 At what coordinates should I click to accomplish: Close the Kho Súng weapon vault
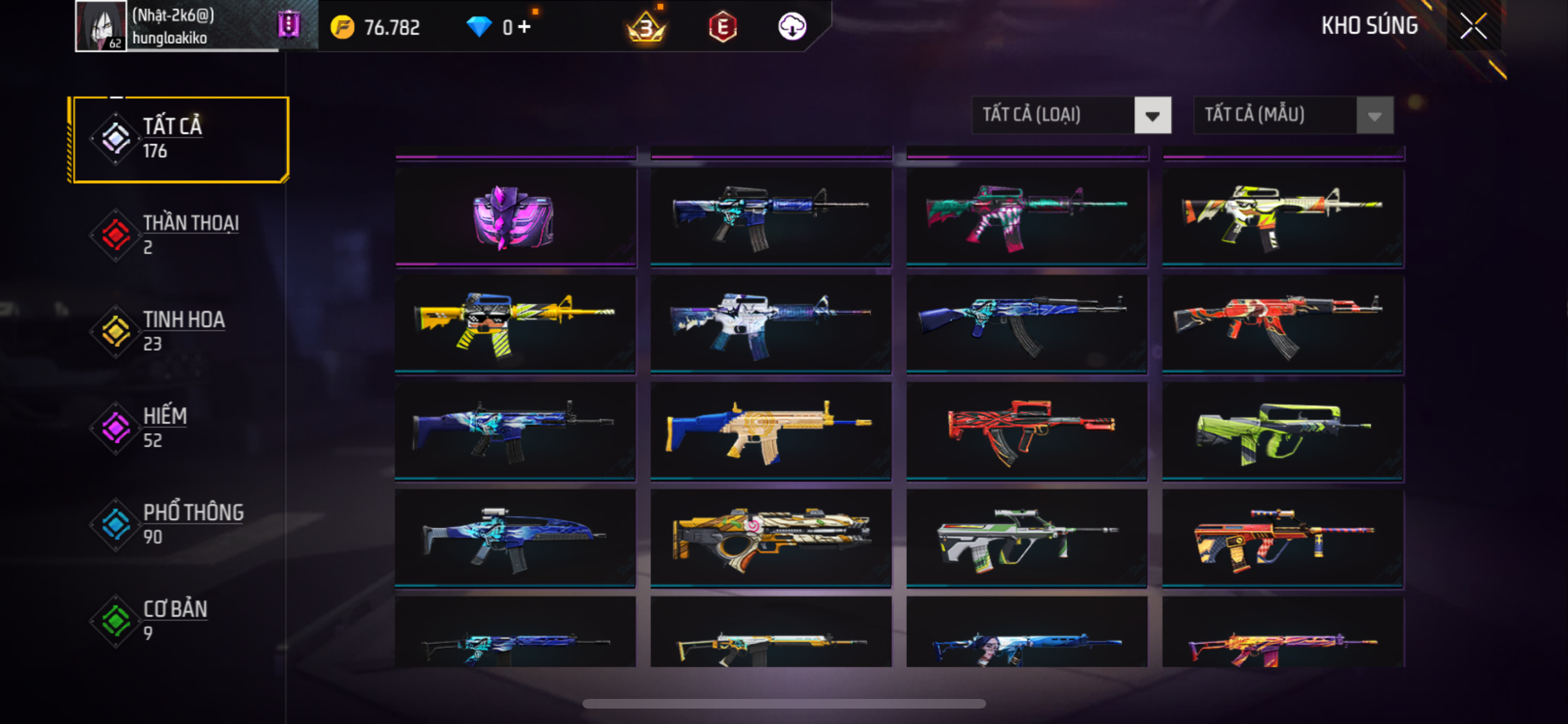[1473, 26]
